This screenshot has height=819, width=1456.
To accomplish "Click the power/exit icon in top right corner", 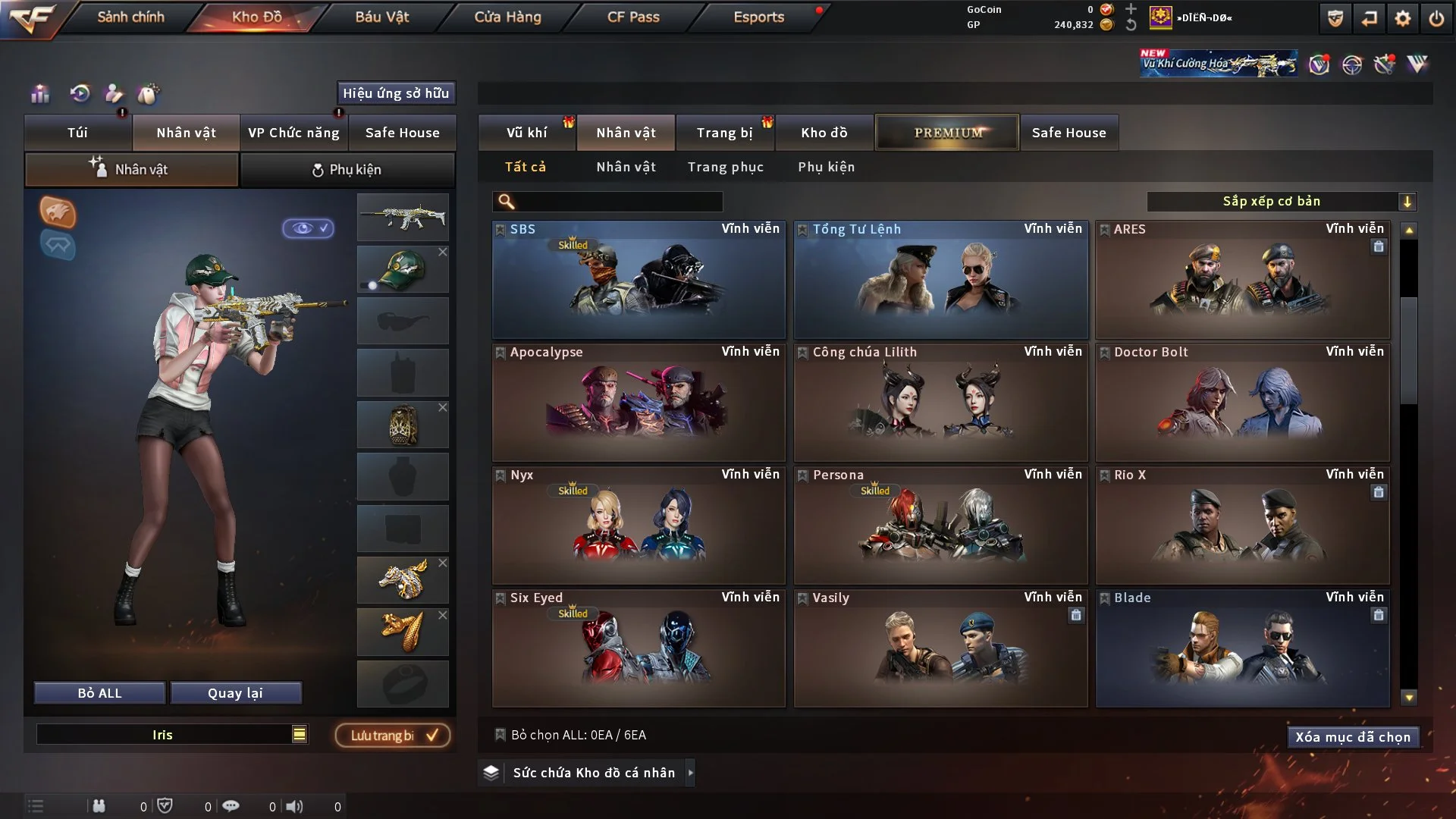I will click(x=1437, y=19).
